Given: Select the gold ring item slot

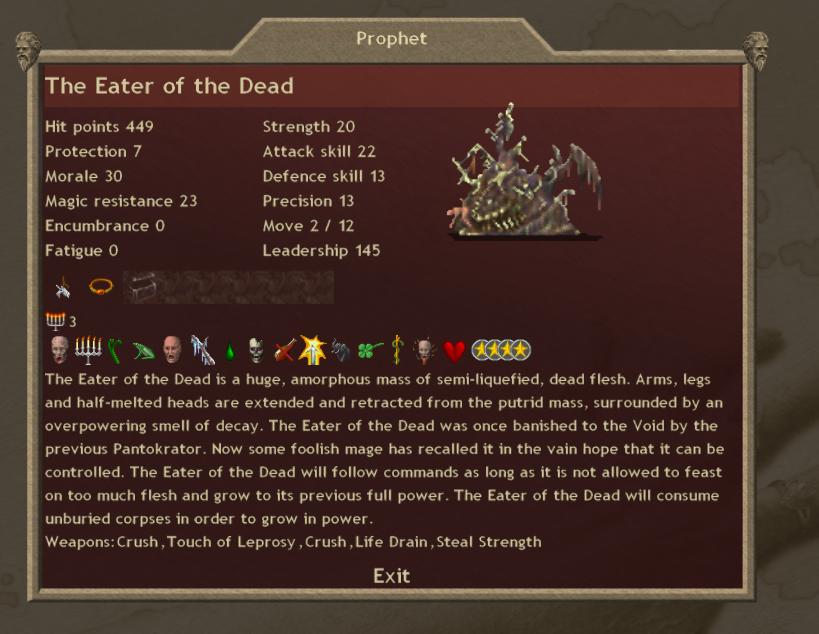Looking at the screenshot, I should (100, 287).
